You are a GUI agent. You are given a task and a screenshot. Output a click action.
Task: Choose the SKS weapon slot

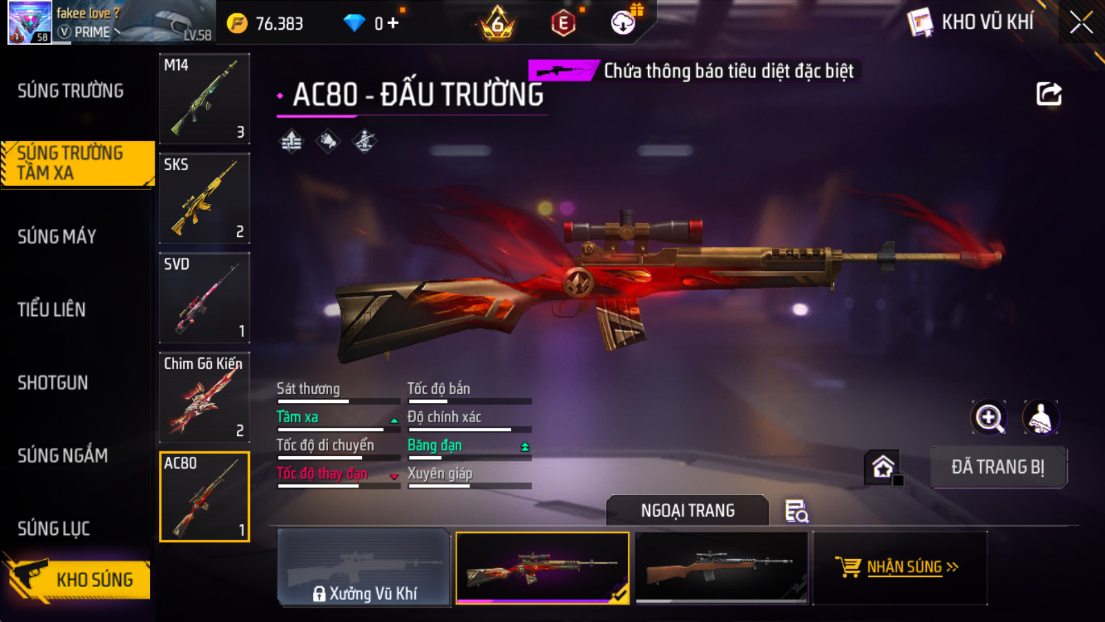coord(204,198)
